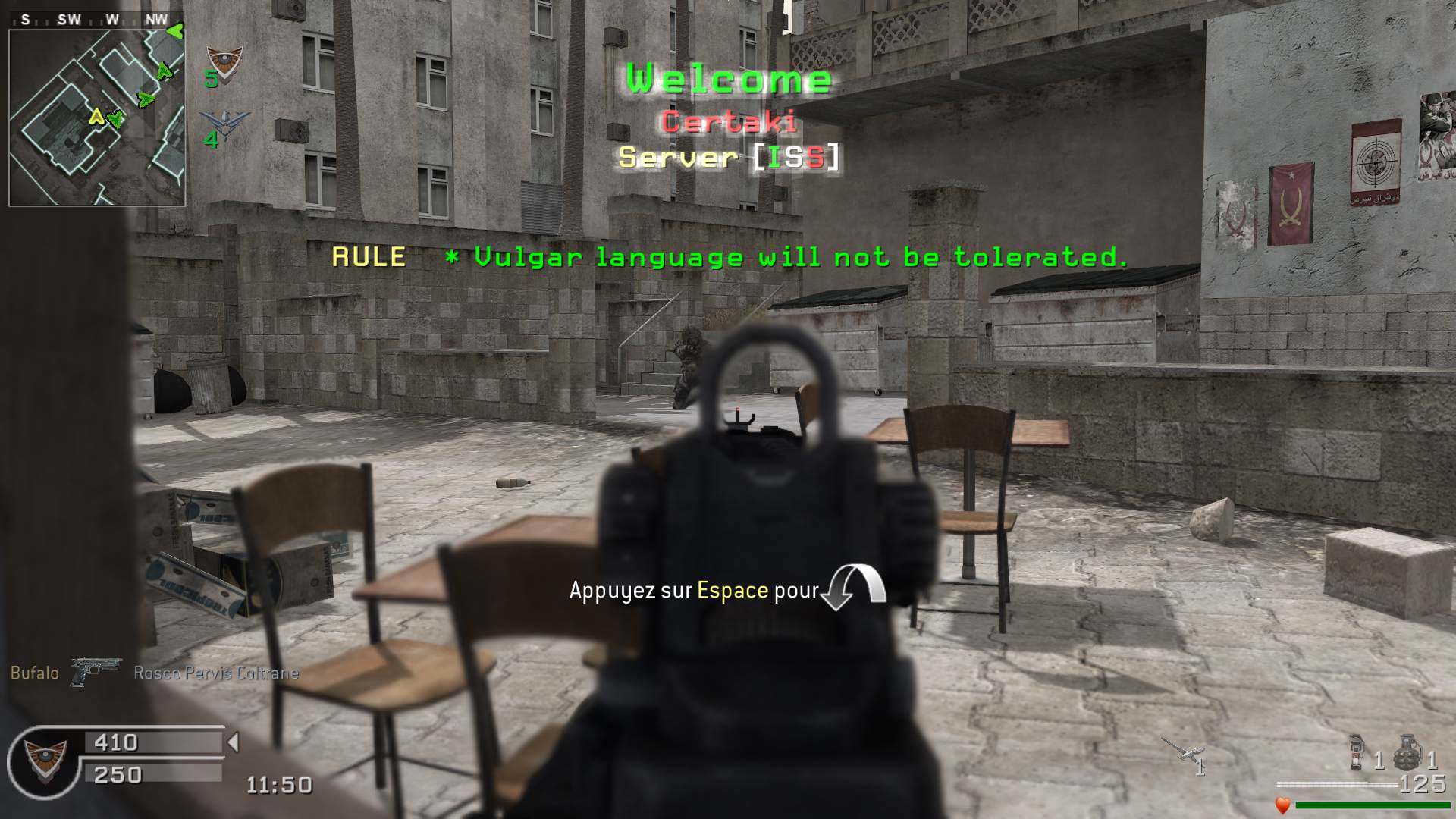Click the compass strip above the minimap
The width and height of the screenshot is (1456, 819).
coord(96,20)
